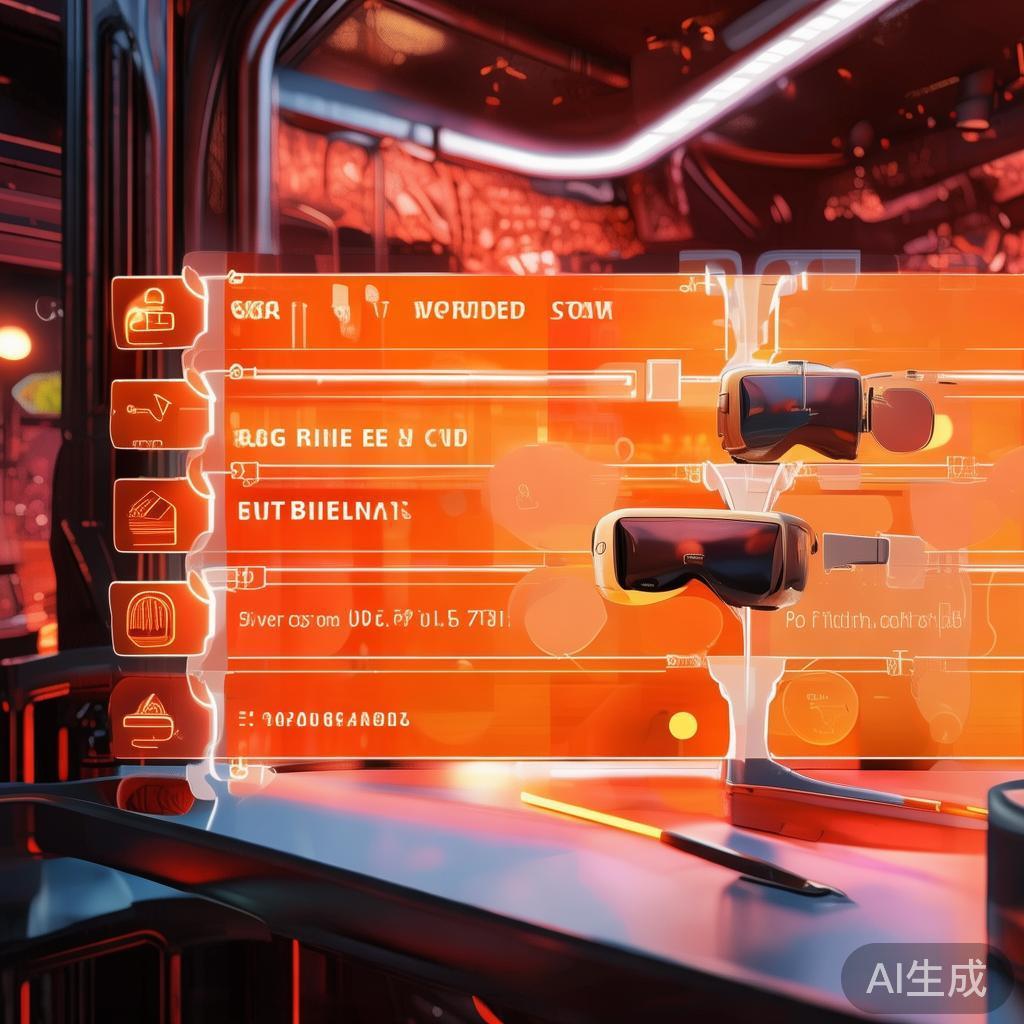Select the padlock icon tile
This screenshot has height=1024, width=1024.
click(x=158, y=312)
